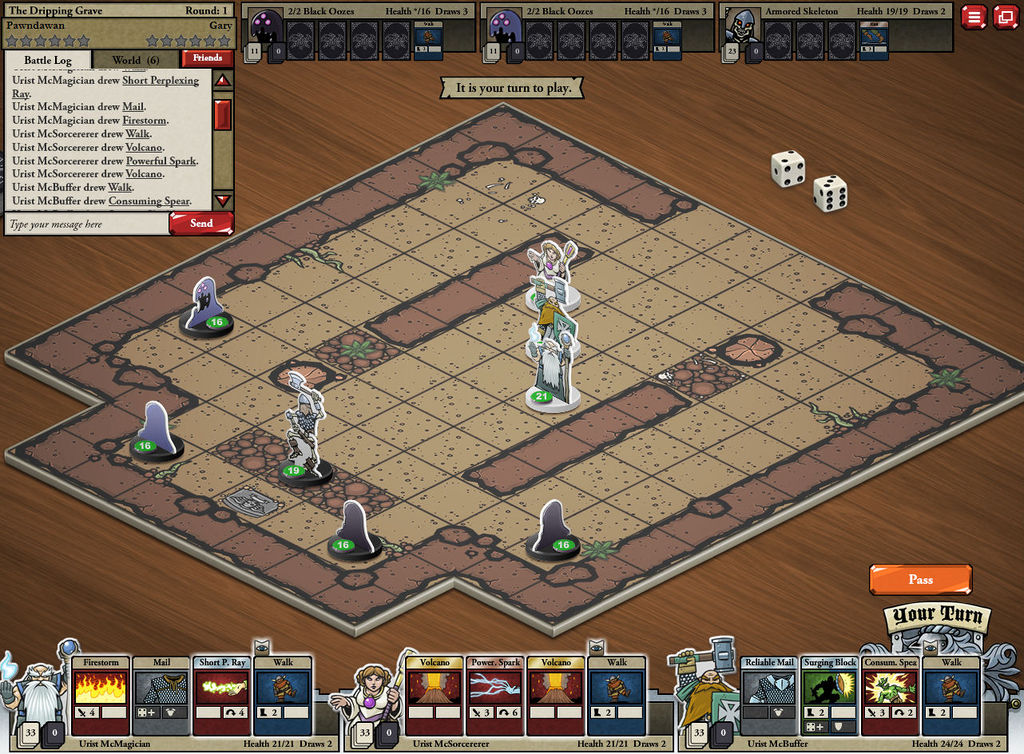Toggle the red window-mode button
The width and height of the screenshot is (1024, 754).
1004,16
